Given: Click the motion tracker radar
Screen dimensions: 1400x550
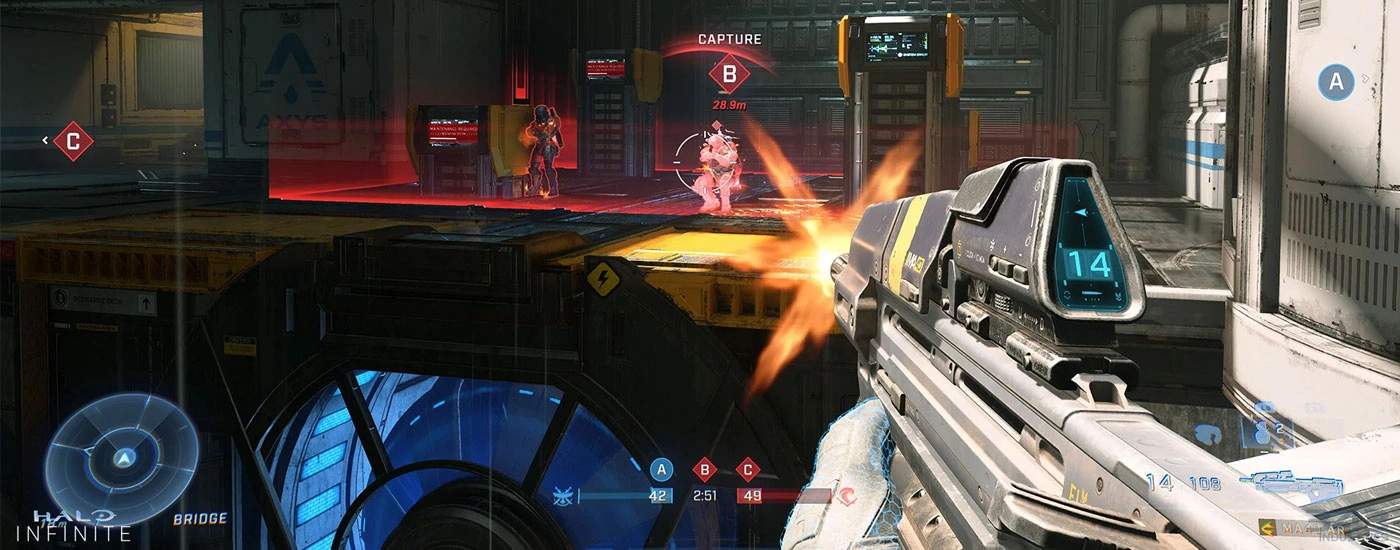Looking at the screenshot, I should (x=122, y=458).
